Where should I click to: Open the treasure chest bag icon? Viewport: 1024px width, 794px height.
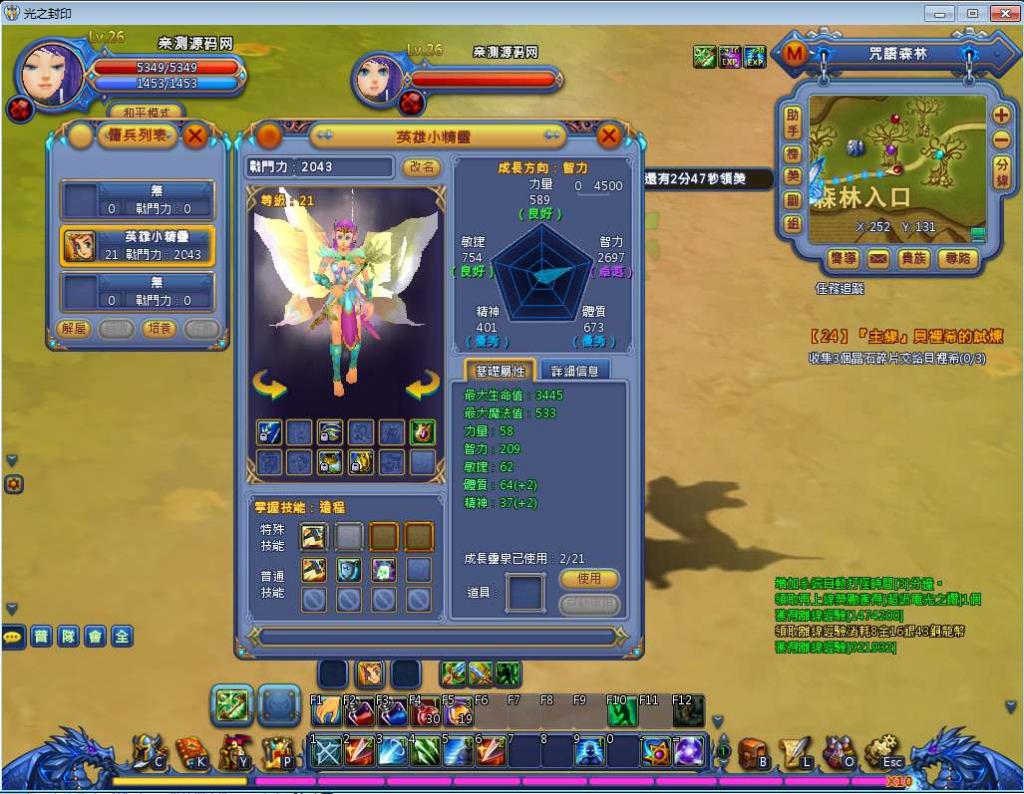pyautogui.click(x=753, y=752)
